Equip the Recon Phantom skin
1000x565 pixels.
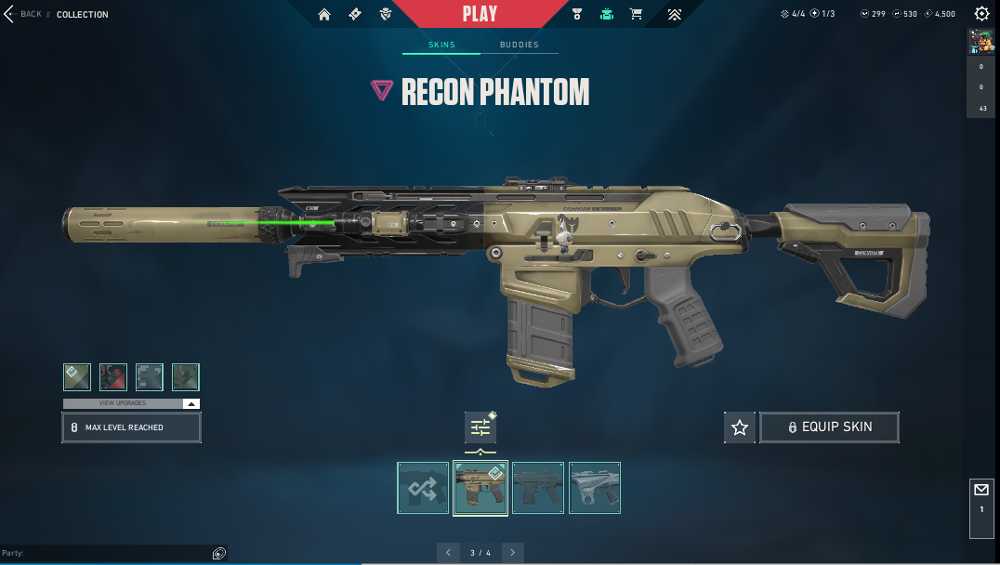(829, 427)
